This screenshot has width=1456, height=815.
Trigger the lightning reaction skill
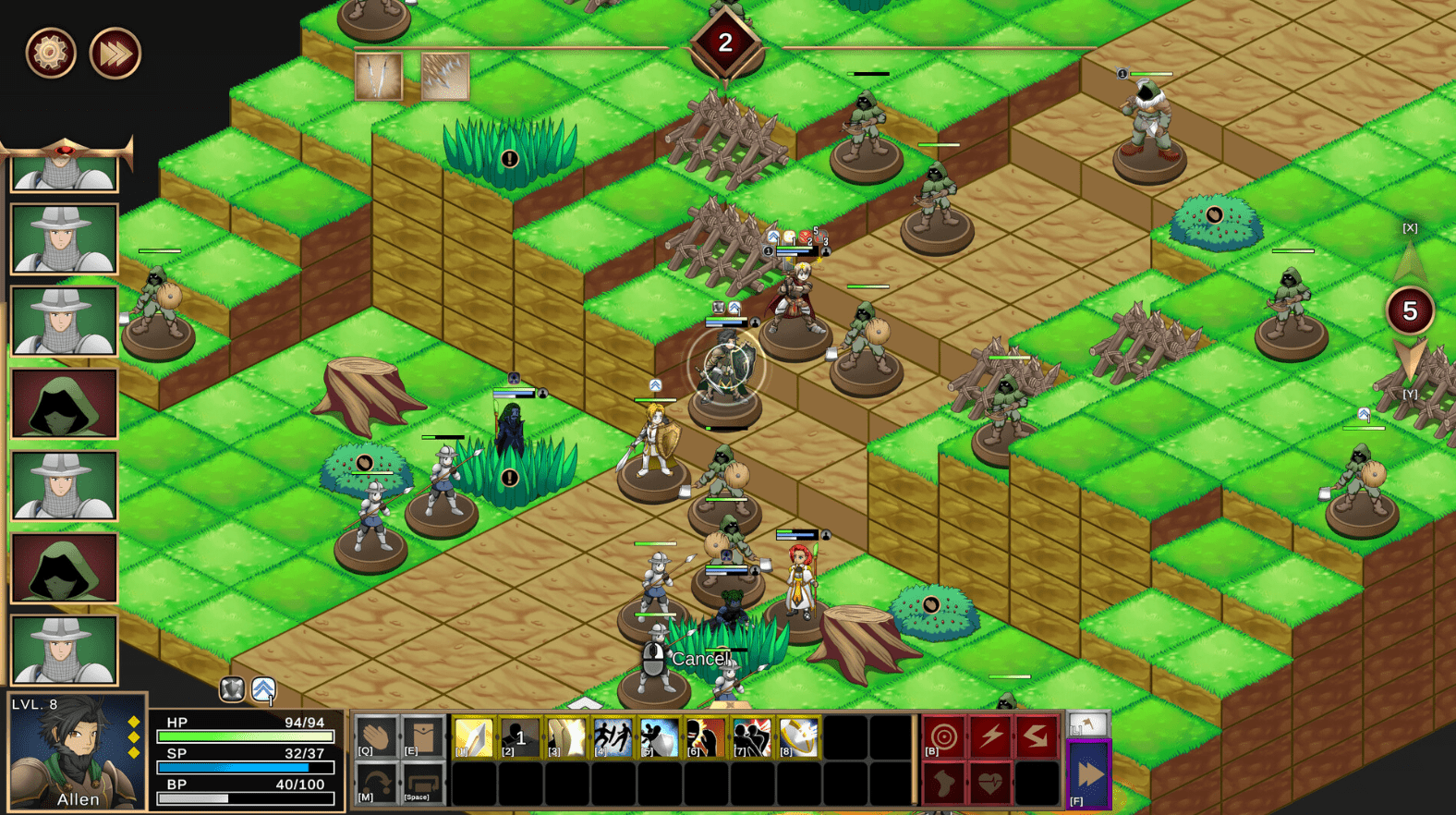(991, 736)
